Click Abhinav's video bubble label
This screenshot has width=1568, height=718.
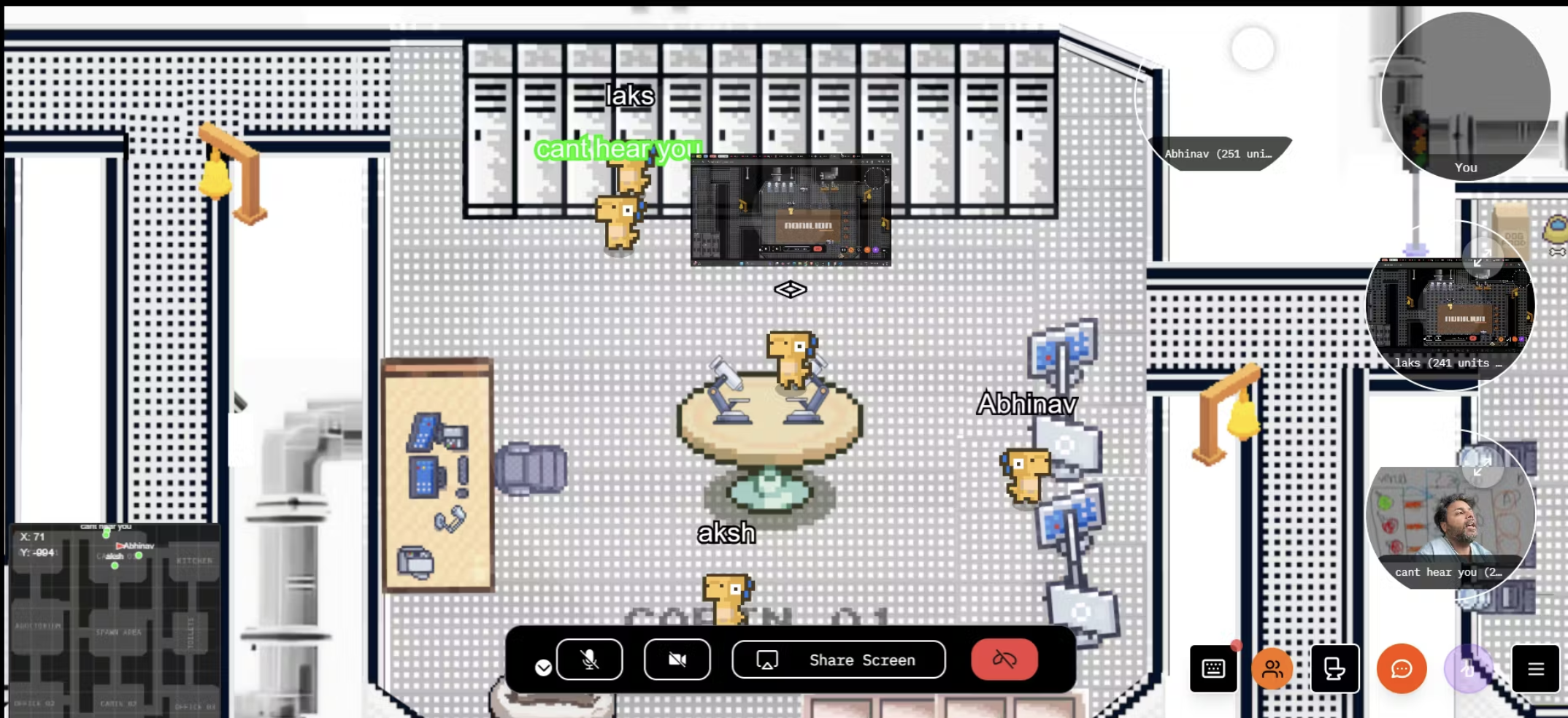(x=1218, y=154)
